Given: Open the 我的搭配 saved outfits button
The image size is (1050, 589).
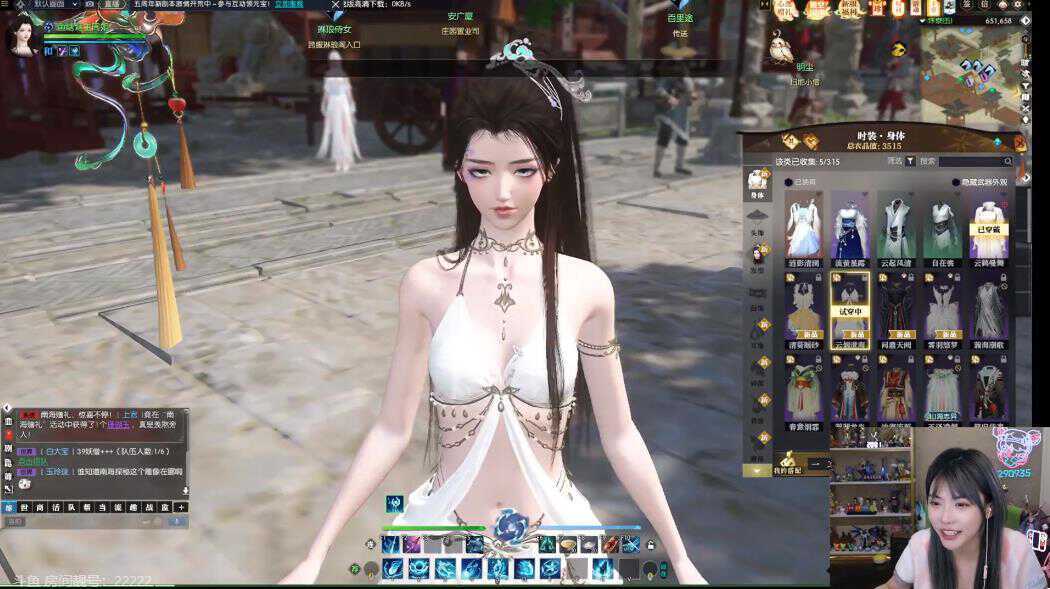Looking at the screenshot, I should (x=790, y=468).
